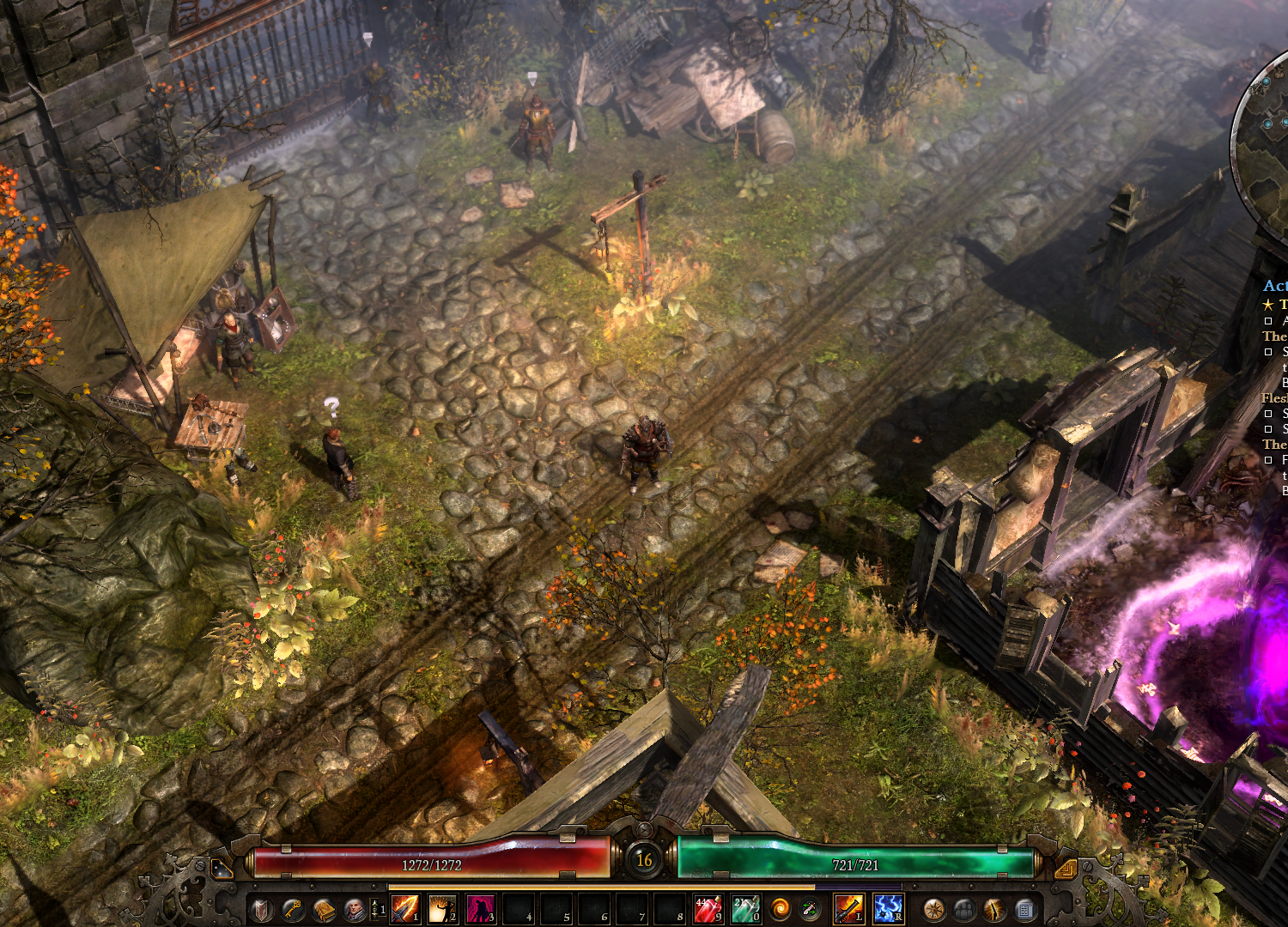Open the quest journal book icon
Screen dimensions: 1288x927
[x=323, y=909]
